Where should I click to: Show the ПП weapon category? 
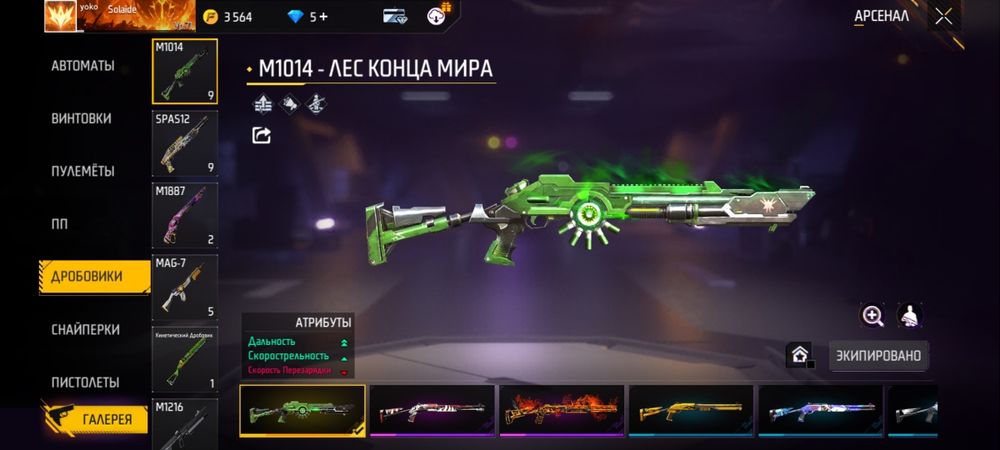point(60,224)
